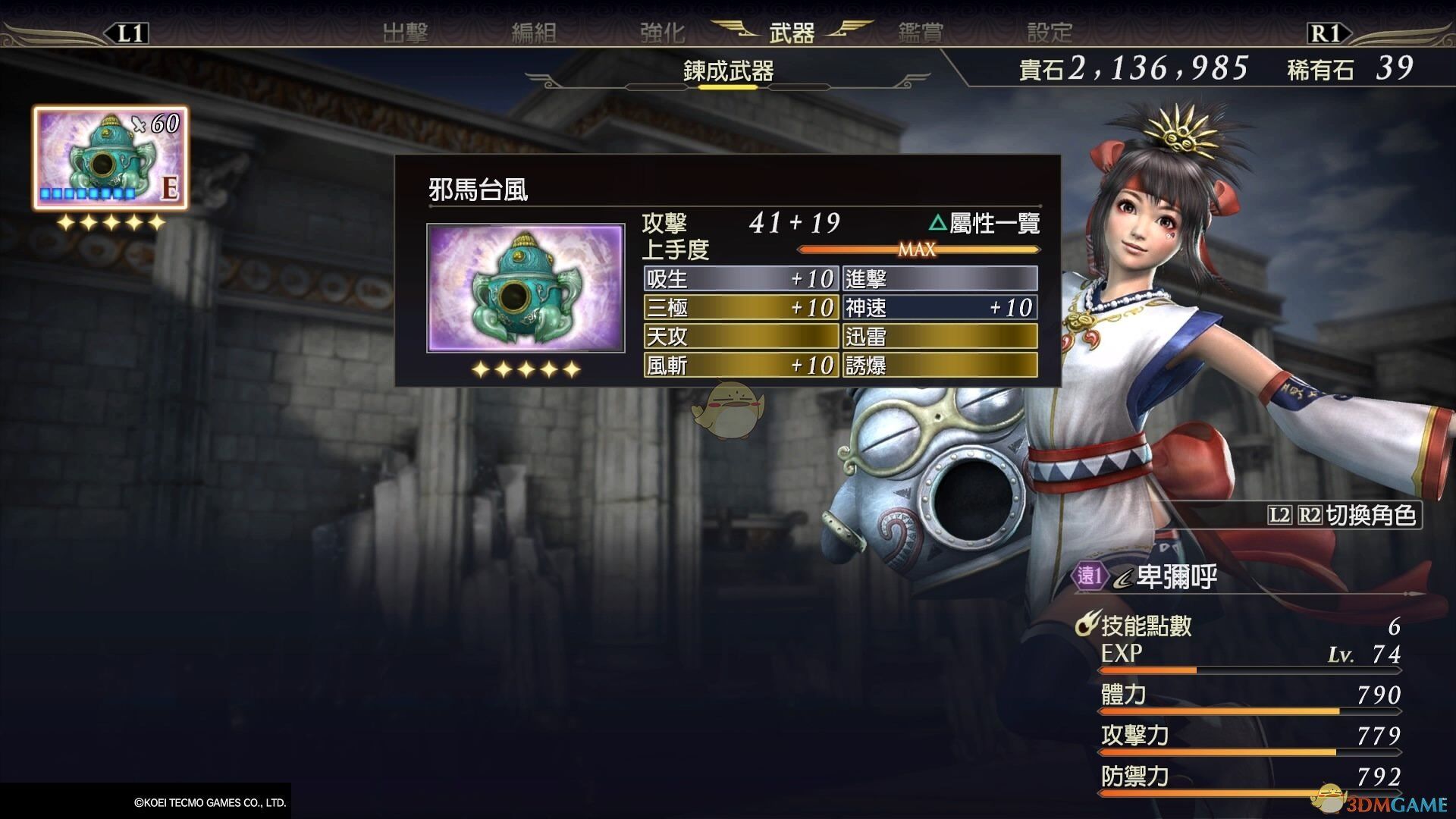
Task: Pick the 神速 attribute slot
Action: 940,308
